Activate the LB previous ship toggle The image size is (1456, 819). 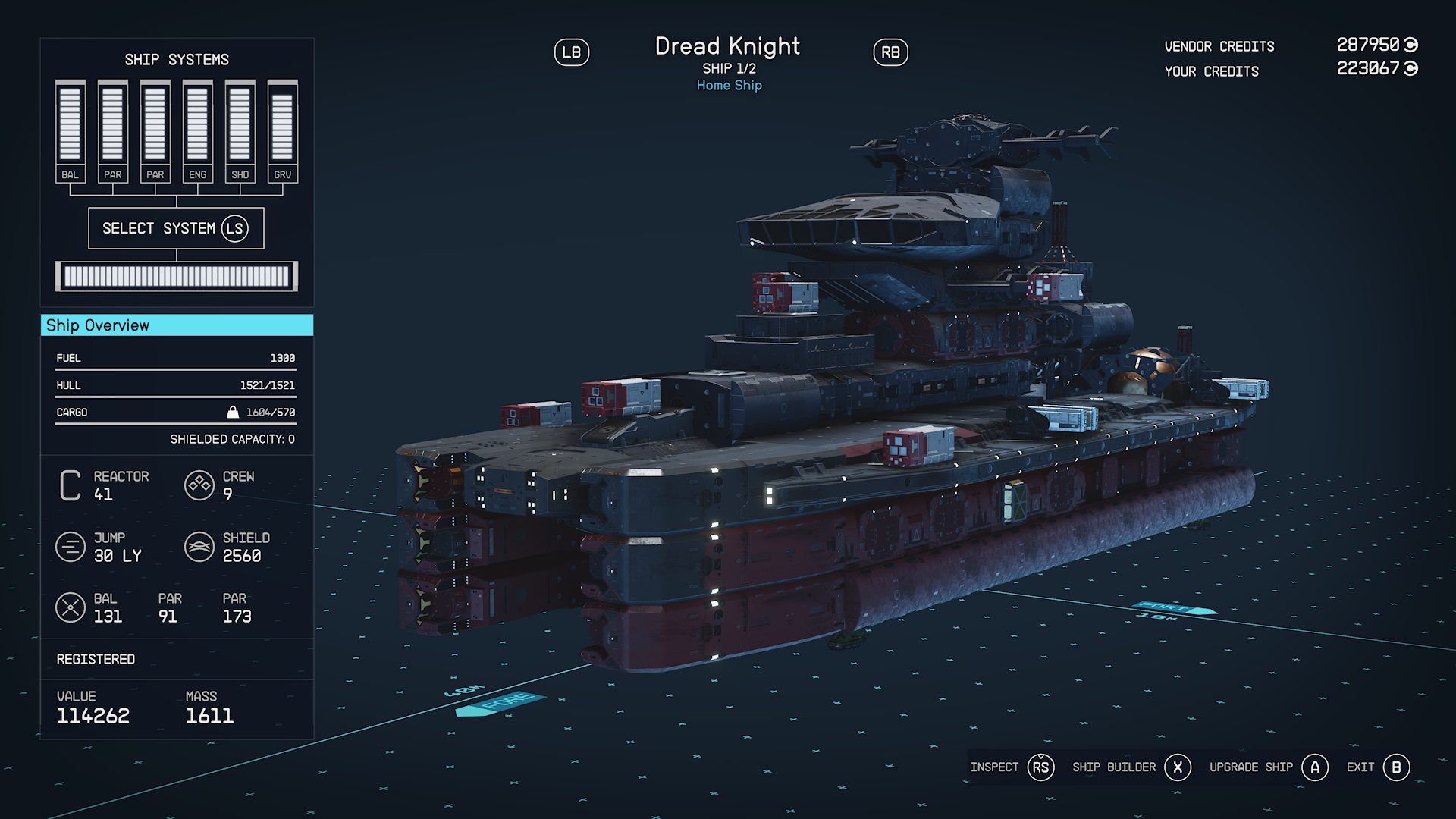(x=573, y=52)
